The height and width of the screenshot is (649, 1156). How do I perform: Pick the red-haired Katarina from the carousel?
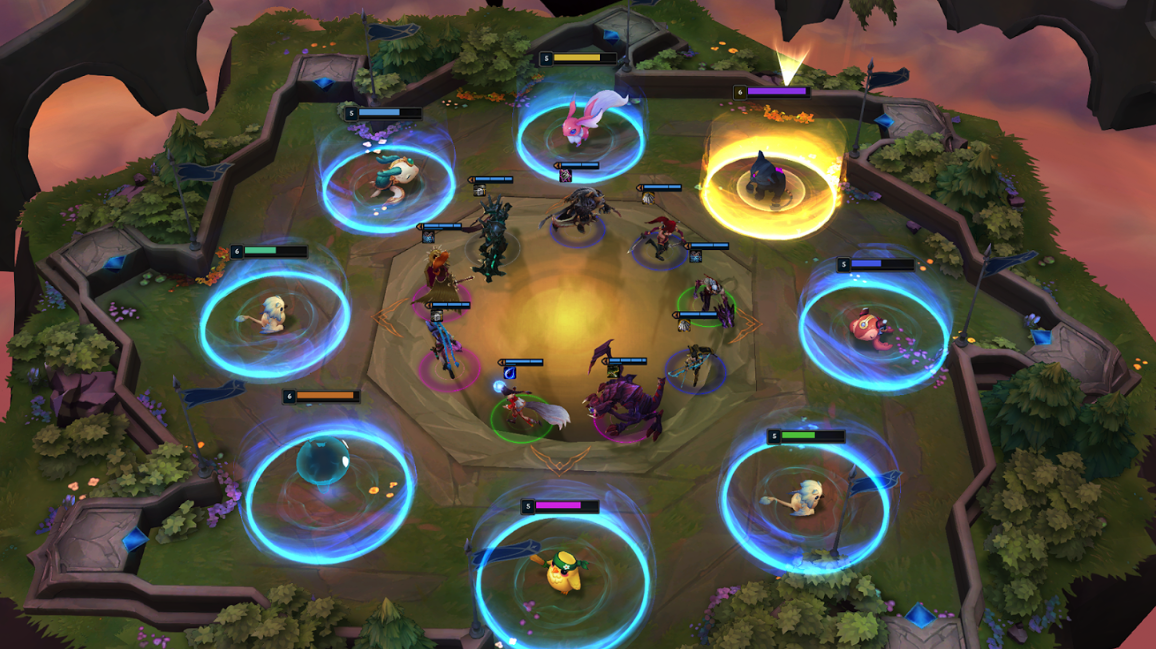click(659, 237)
